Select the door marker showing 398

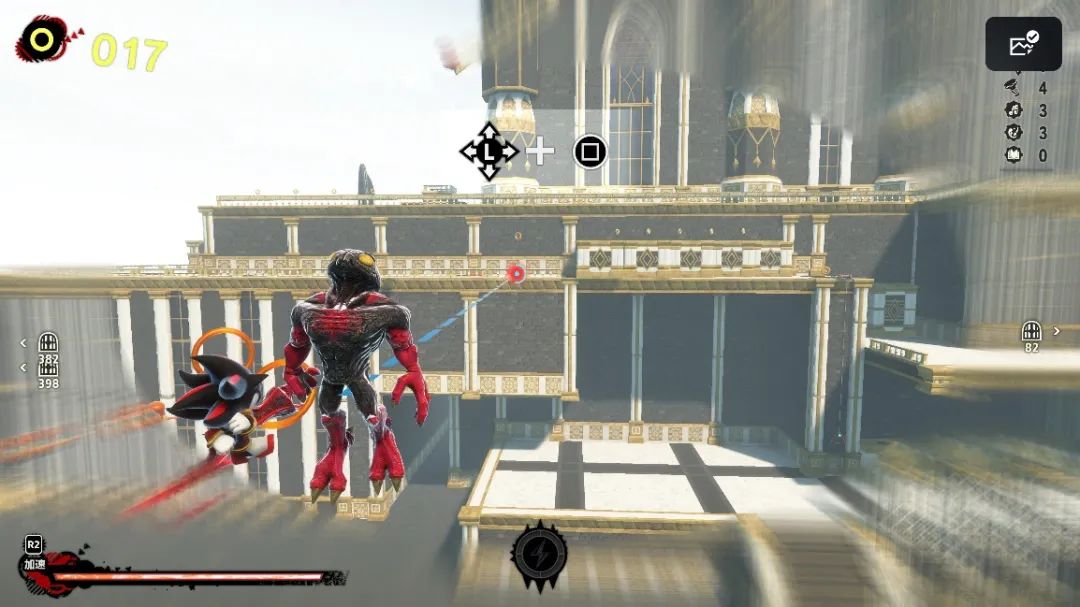click(48, 368)
